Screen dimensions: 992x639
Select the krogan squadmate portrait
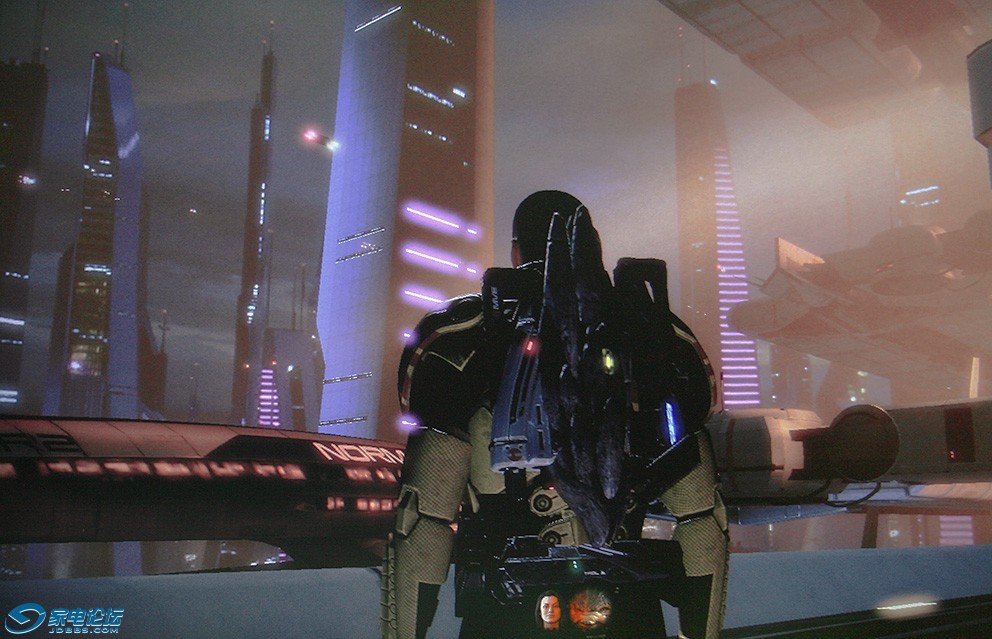point(590,608)
